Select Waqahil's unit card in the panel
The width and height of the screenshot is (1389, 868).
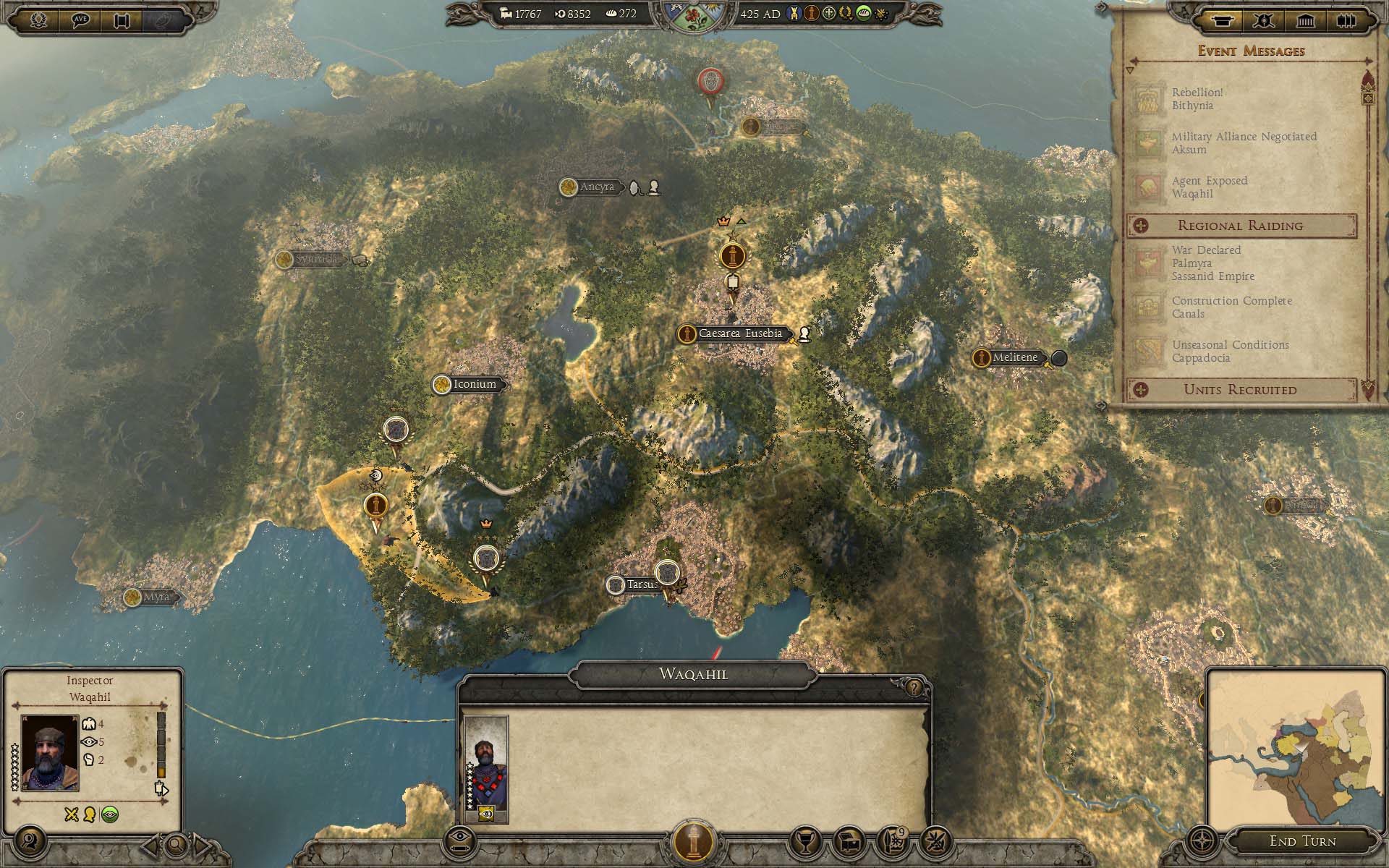click(486, 769)
